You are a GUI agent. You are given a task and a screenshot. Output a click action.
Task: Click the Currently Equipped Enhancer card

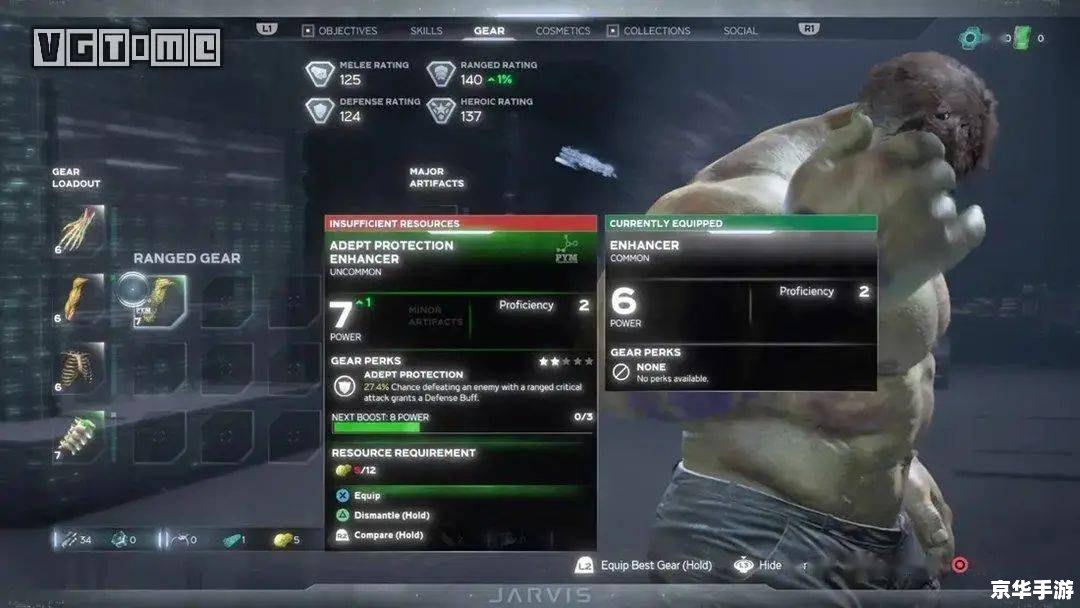(741, 300)
